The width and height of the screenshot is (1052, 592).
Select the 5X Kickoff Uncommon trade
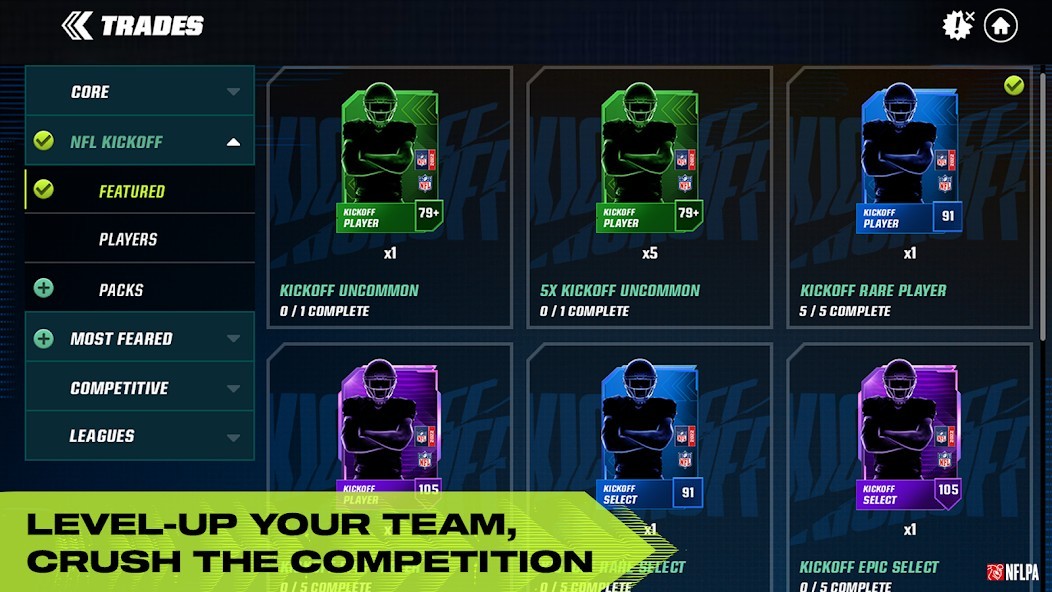pos(650,198)
